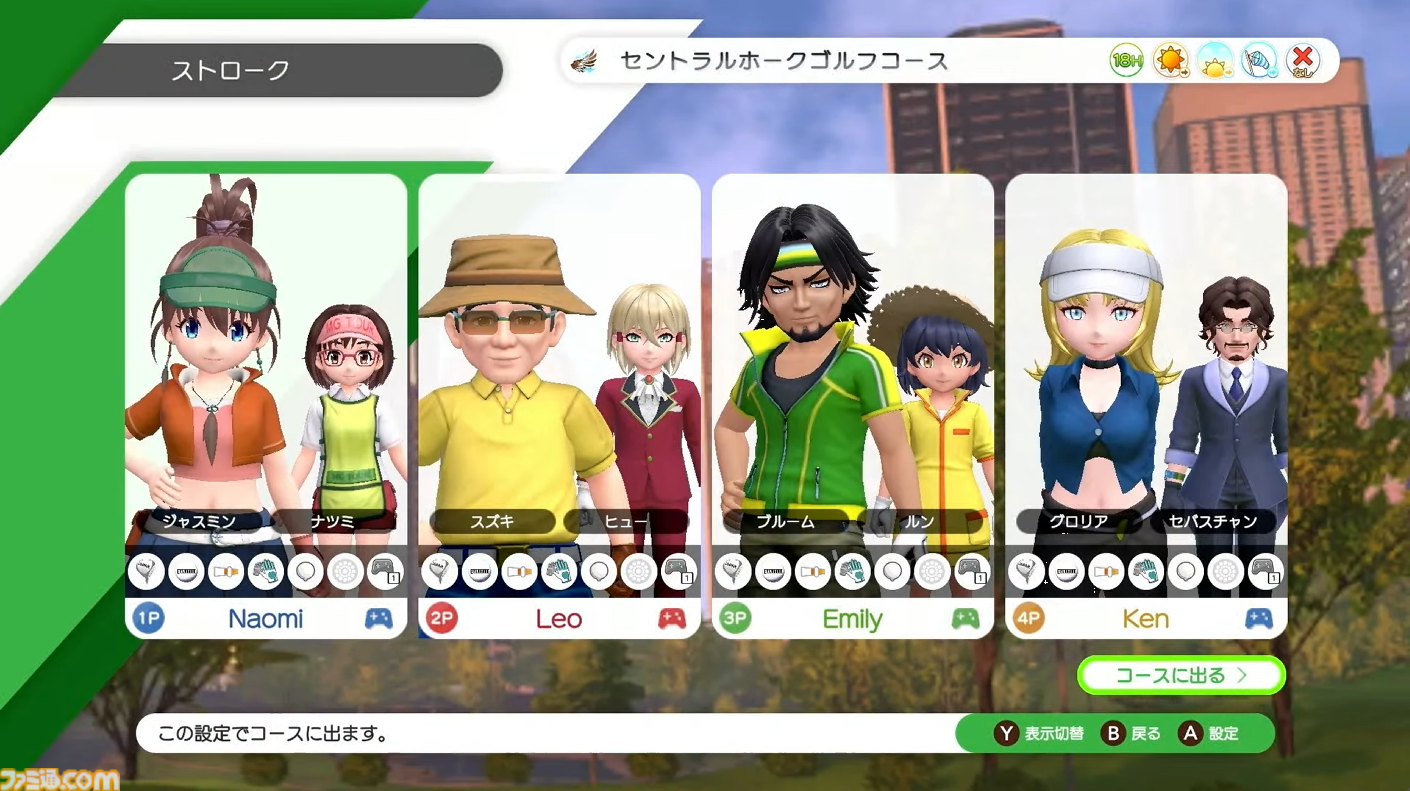Click the wind sock condition icon
This screenshot has width=1410, height=791.
(x=1259, y=60)
